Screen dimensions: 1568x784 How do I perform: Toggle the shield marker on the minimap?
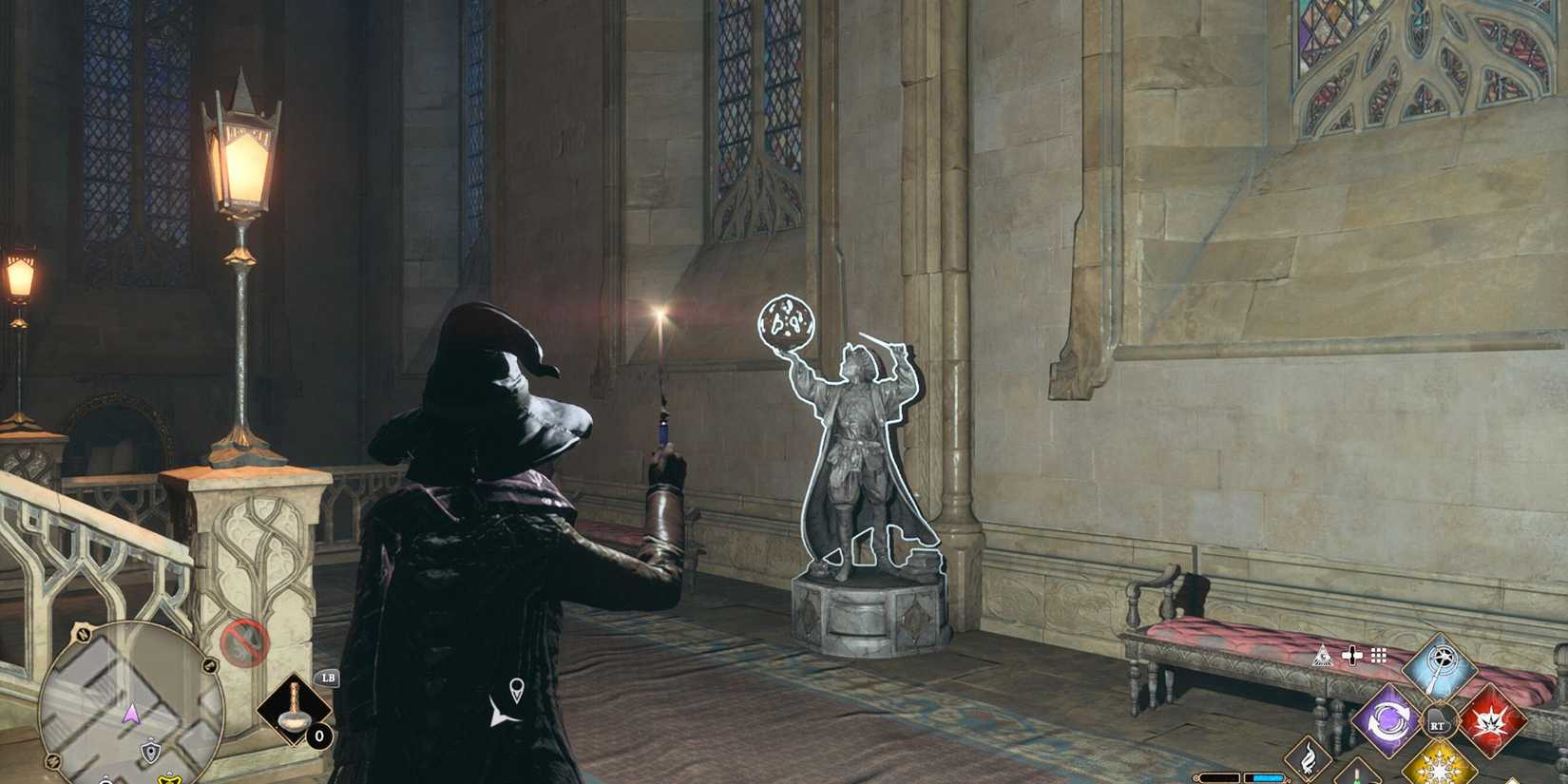pos(150,751)
